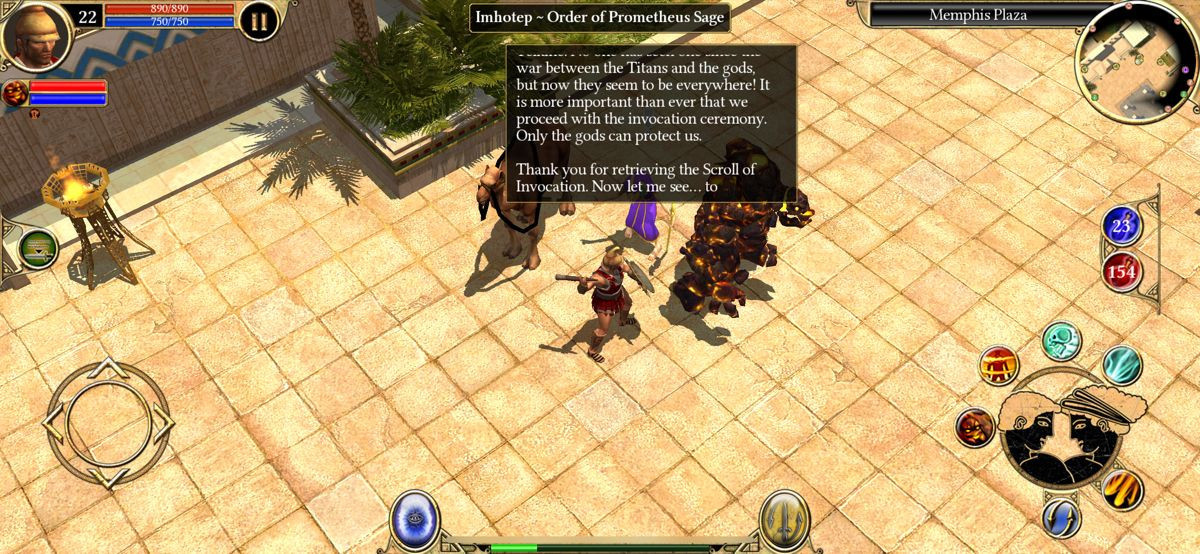Screen dimensions: 1200x554
Task: Use the blue mana potion
Action: [x=1121, y=227]
